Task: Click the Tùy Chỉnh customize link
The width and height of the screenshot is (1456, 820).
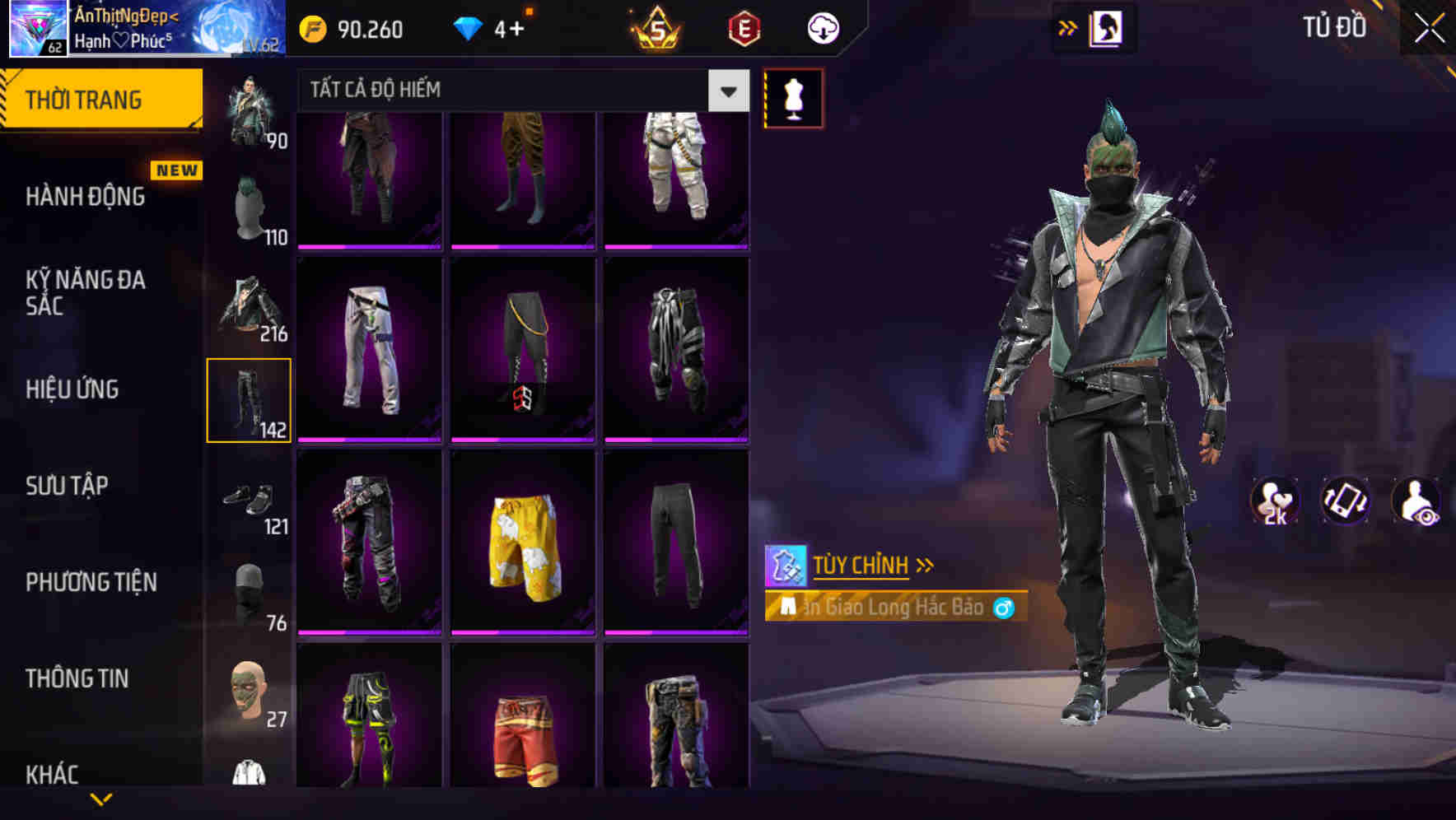Action: (x=861, y=565)
